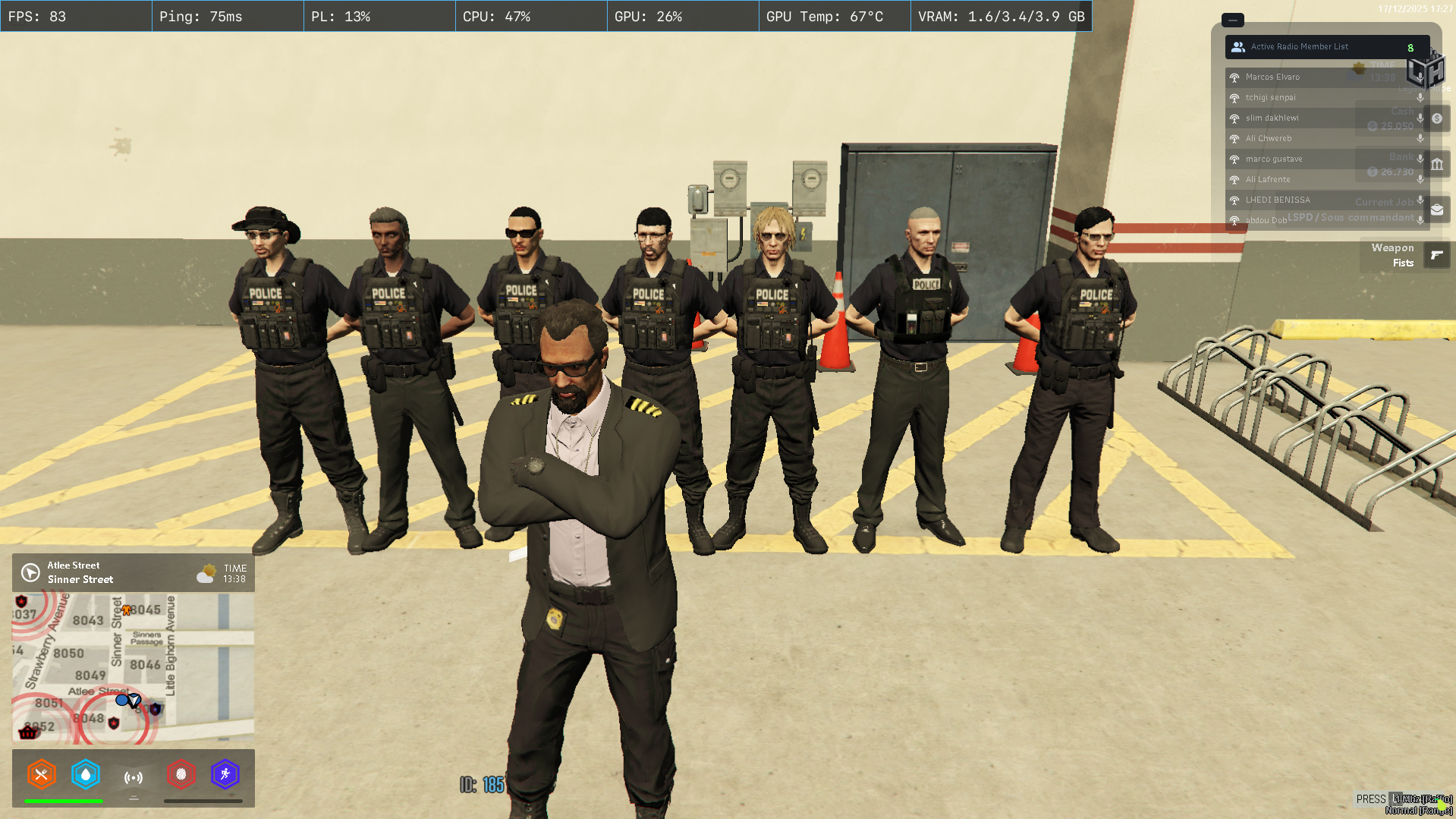Click the red brain stress indicator icon
Image resolution: width=1456 pixels, height=819 pixels.
[181, 775]
